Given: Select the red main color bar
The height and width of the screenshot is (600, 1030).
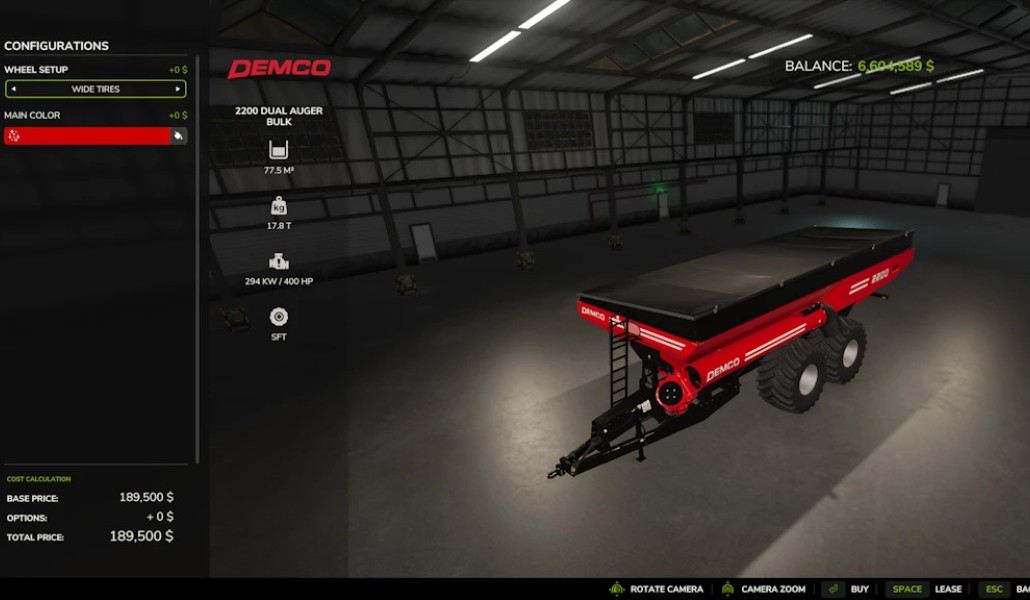Looking at the screenshot, I should [x=87, y=136].
